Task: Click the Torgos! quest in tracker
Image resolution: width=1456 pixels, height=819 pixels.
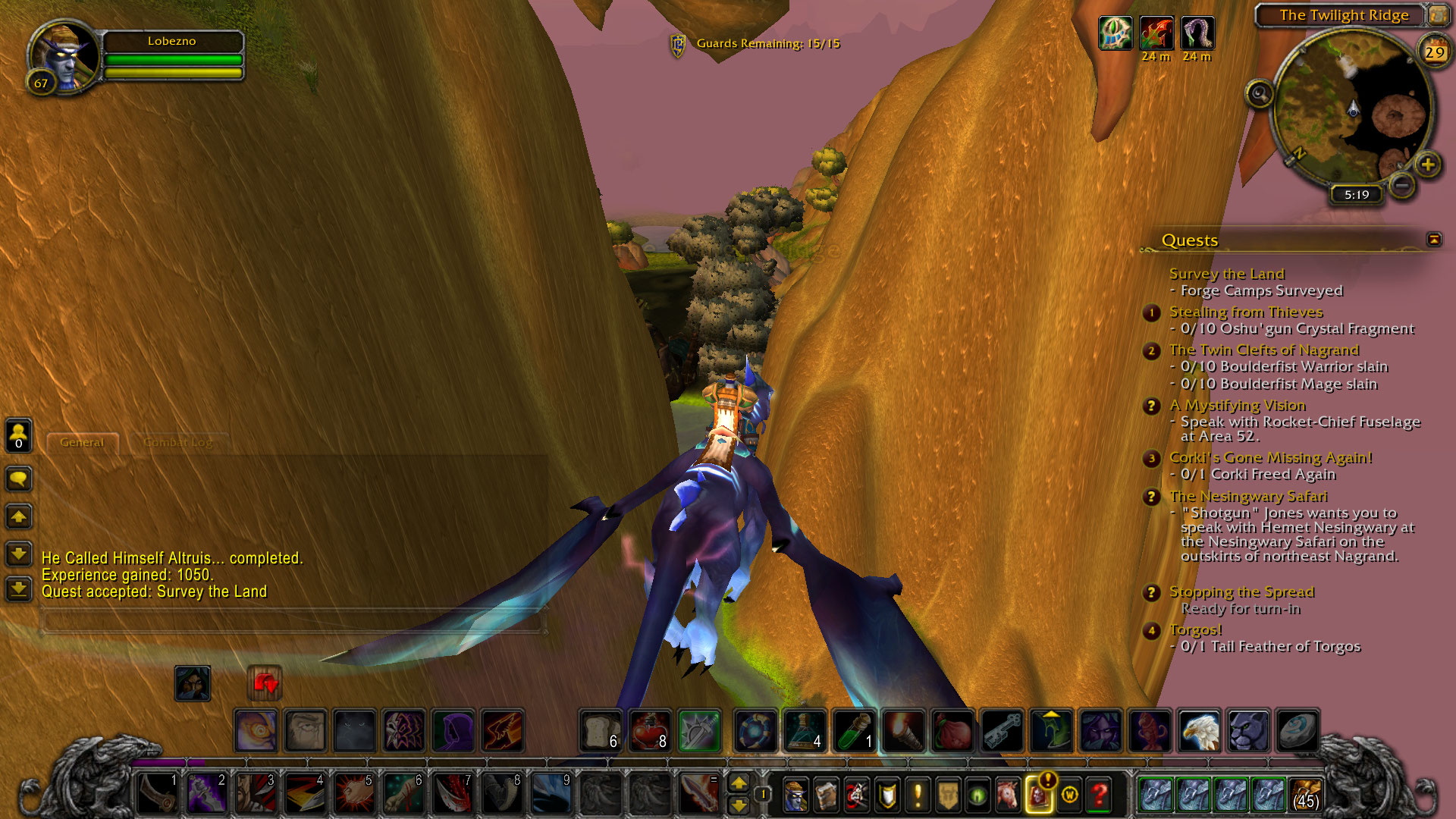Action: pos(1195,629)
